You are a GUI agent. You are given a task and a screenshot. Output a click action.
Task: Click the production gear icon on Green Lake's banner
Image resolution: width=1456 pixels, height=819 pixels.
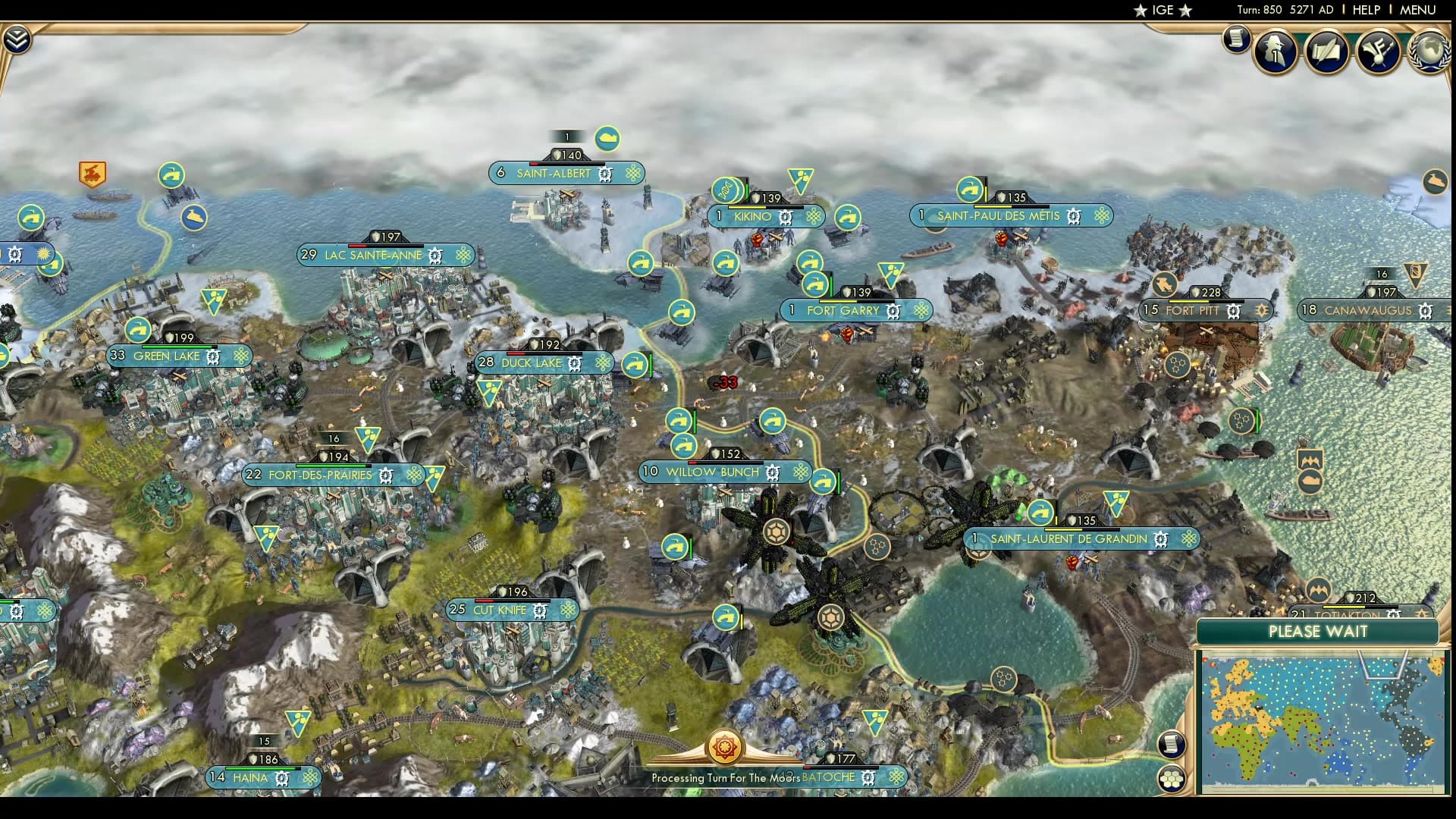pyautogui.click(x=213, y=356)
